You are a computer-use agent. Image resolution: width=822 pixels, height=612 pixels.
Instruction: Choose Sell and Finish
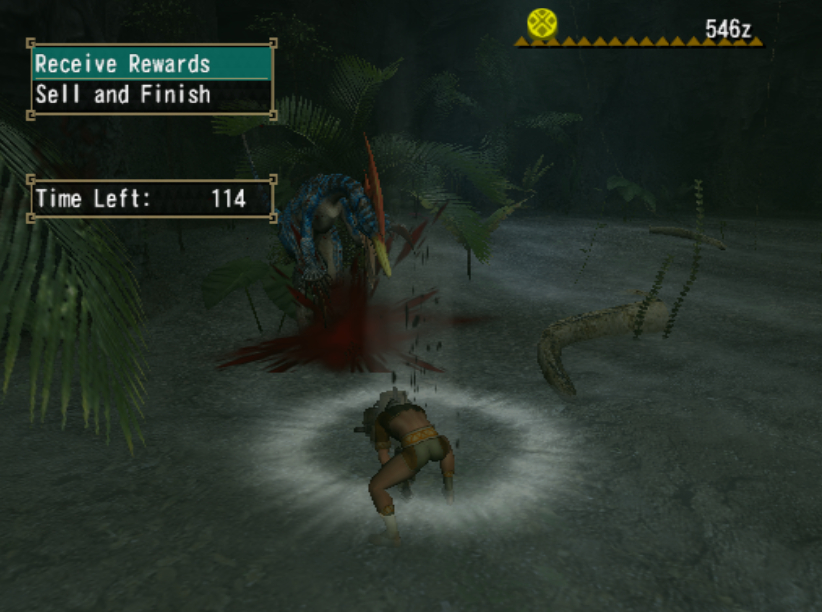(x=150, y=95)
